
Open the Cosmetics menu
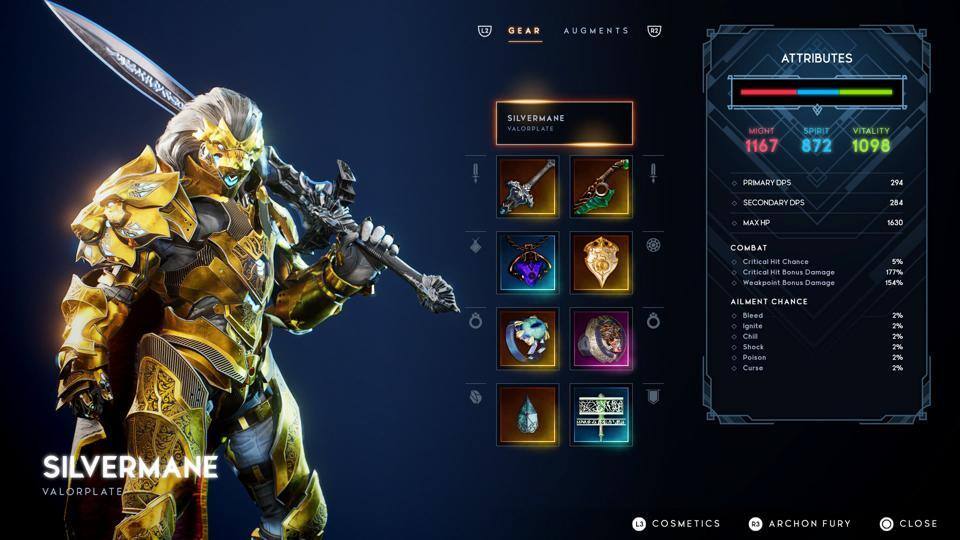point(676,523)
